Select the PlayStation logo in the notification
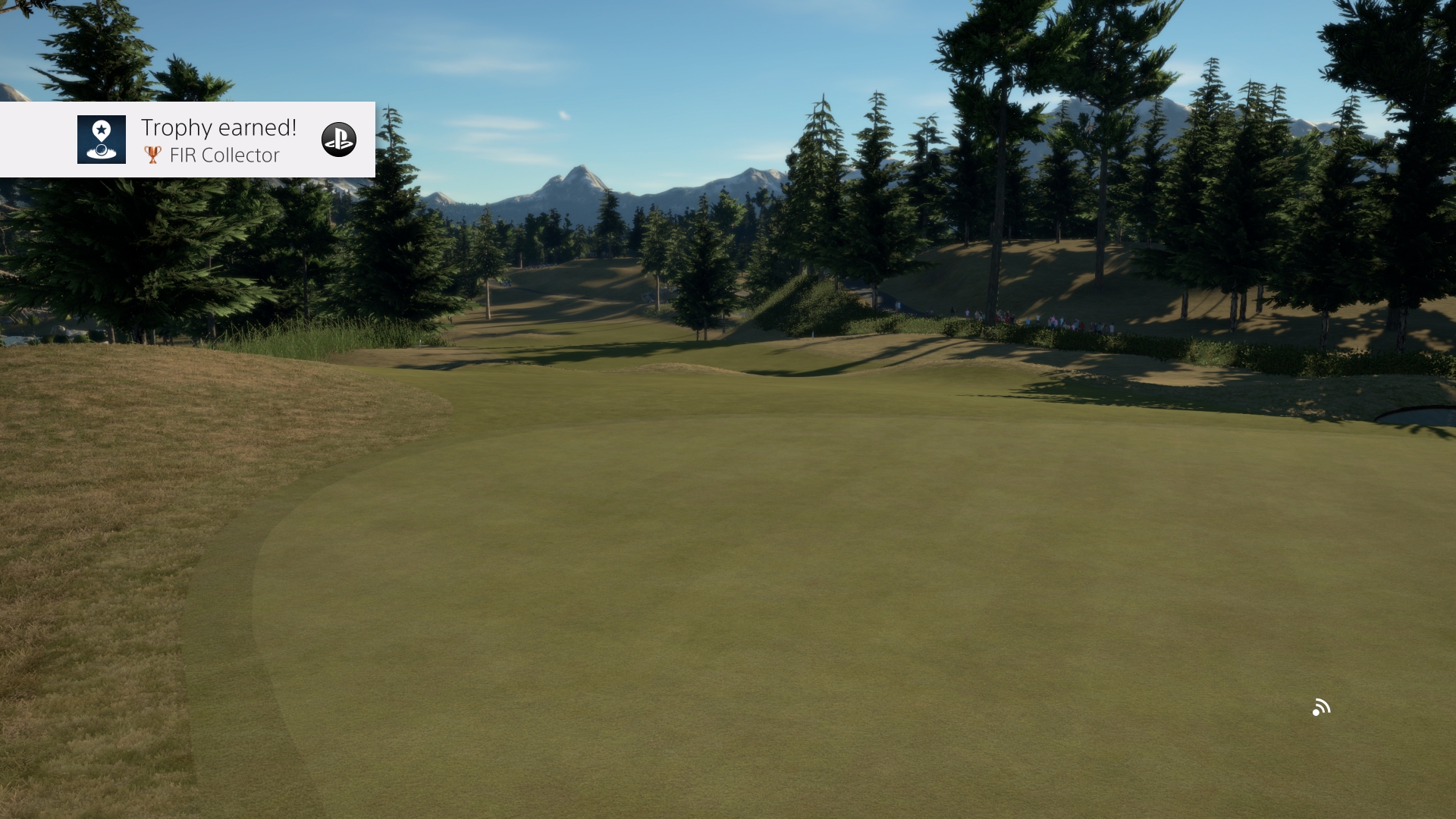 pos(340,140)
